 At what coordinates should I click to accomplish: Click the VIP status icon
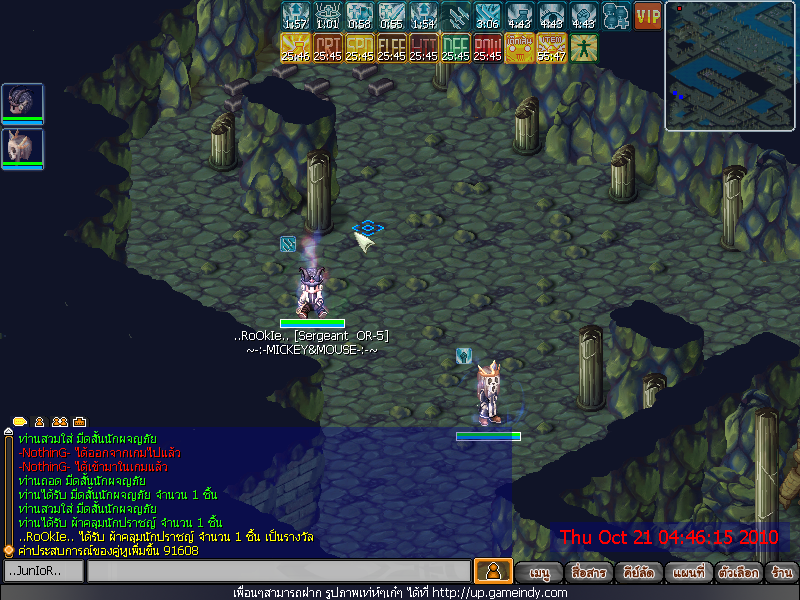click(x=648, y=16)
